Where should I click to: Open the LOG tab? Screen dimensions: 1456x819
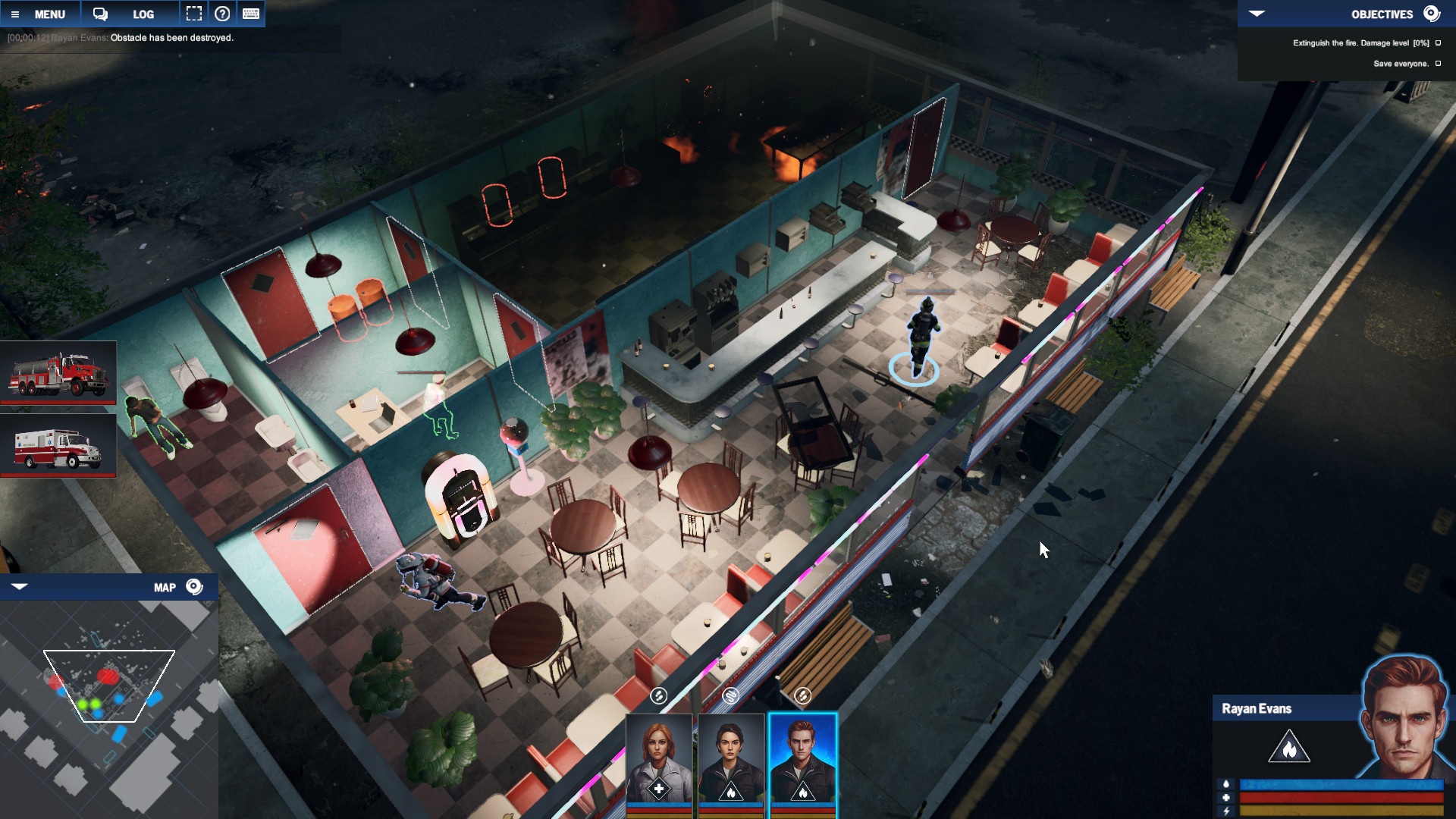(x=143, y=14)
